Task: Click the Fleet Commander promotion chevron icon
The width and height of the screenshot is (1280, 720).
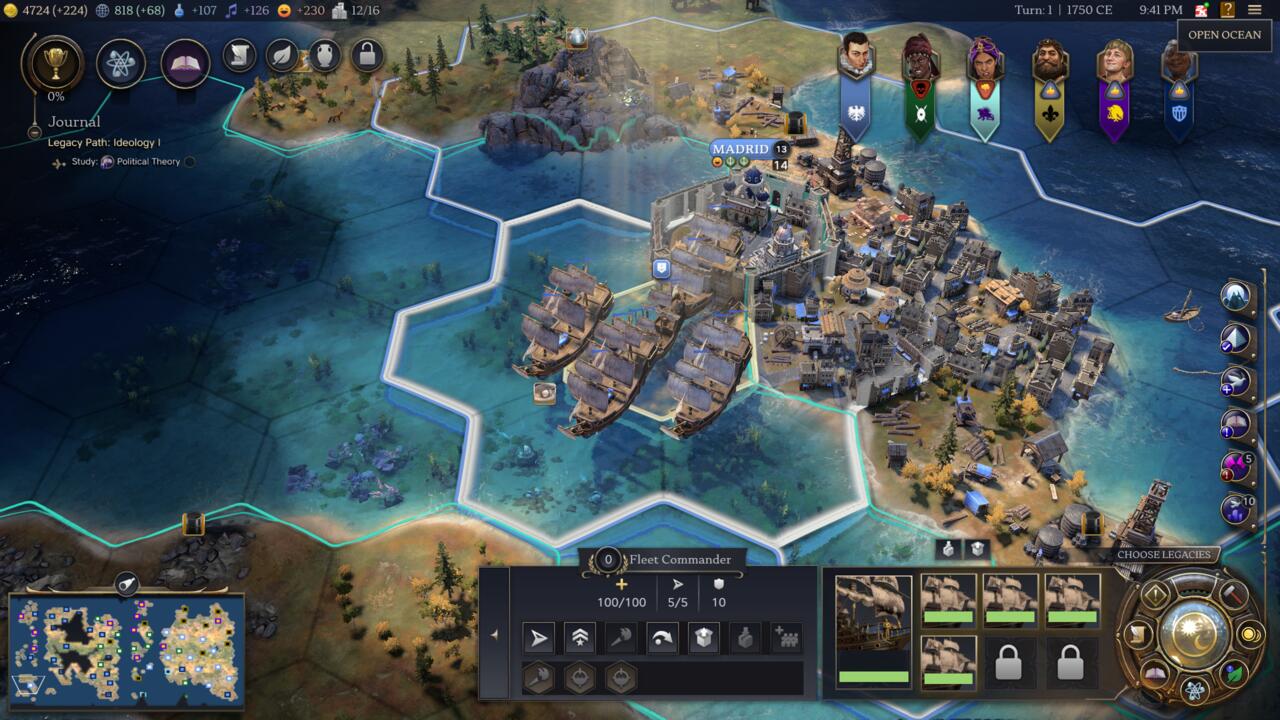Action: [580, 637]
